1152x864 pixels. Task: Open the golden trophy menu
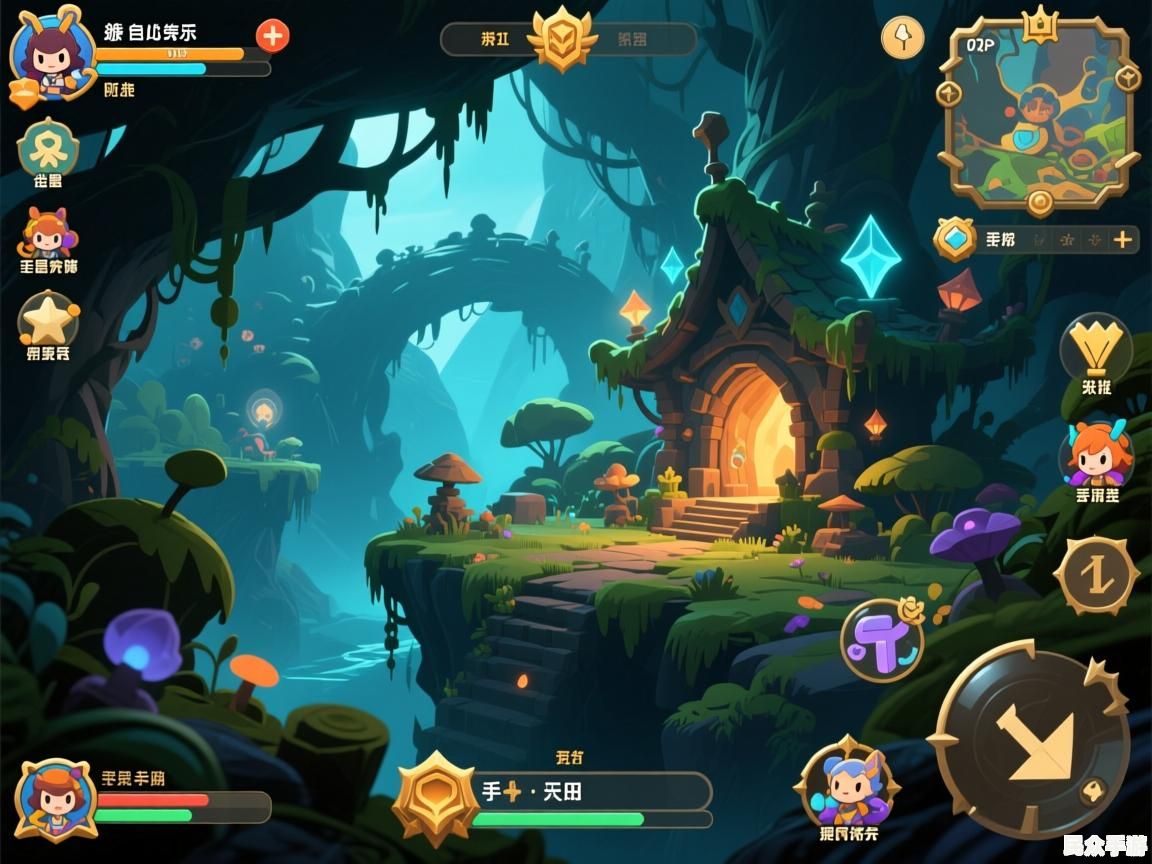click(x=1095, y=347)
